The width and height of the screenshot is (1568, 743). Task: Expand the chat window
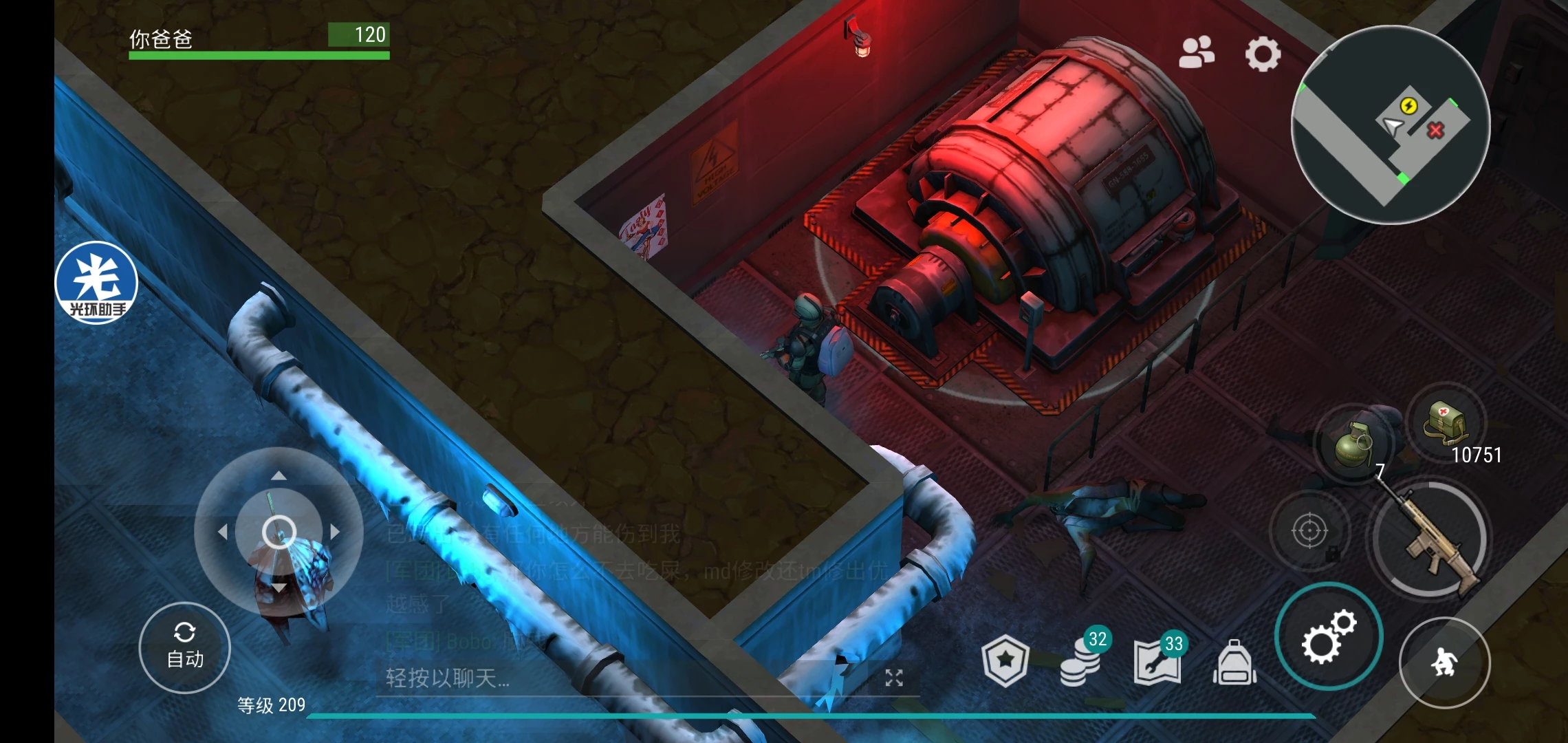click(x=893, y=678)
